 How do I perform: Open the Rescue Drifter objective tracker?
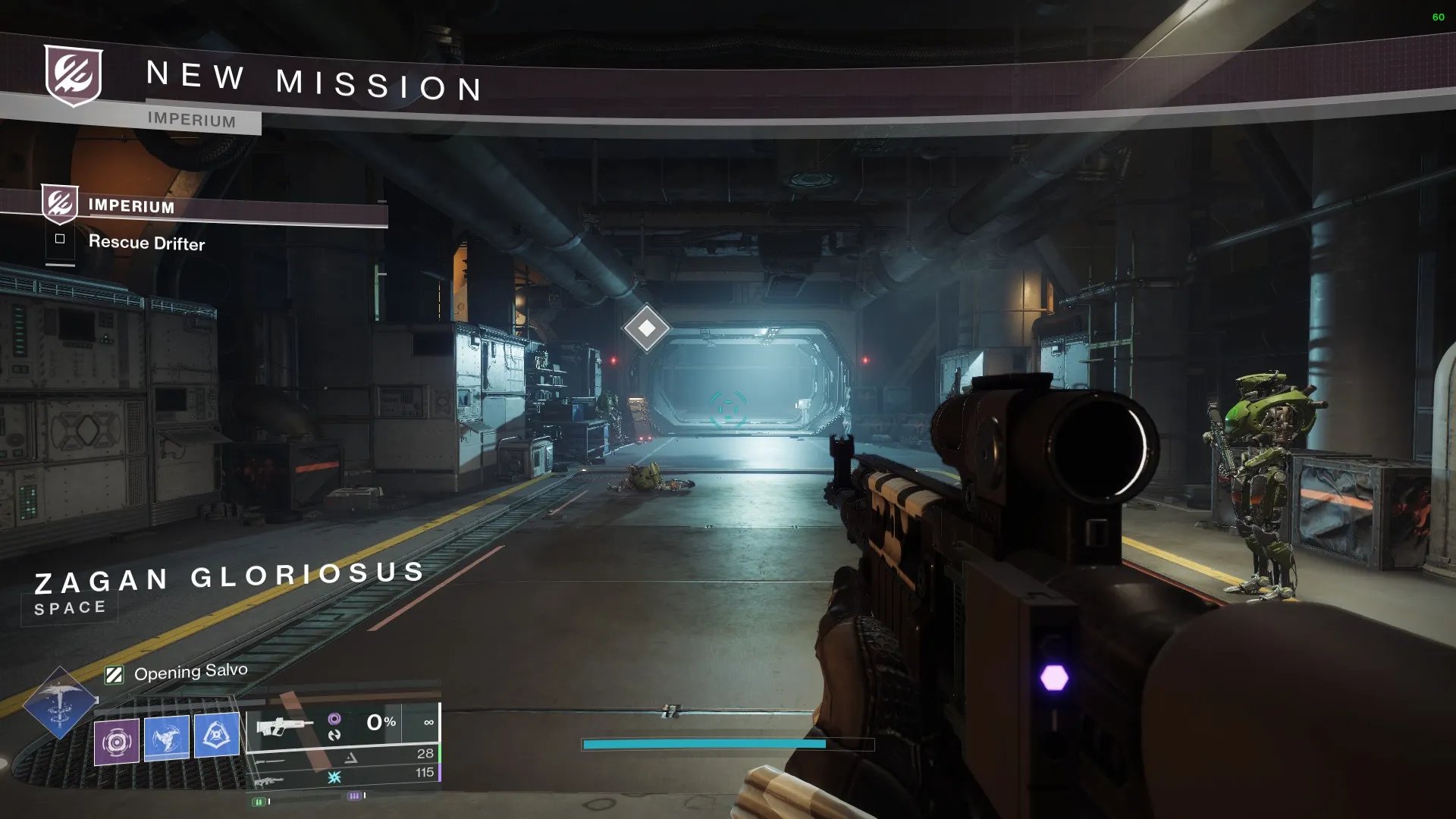coord(146,243)
